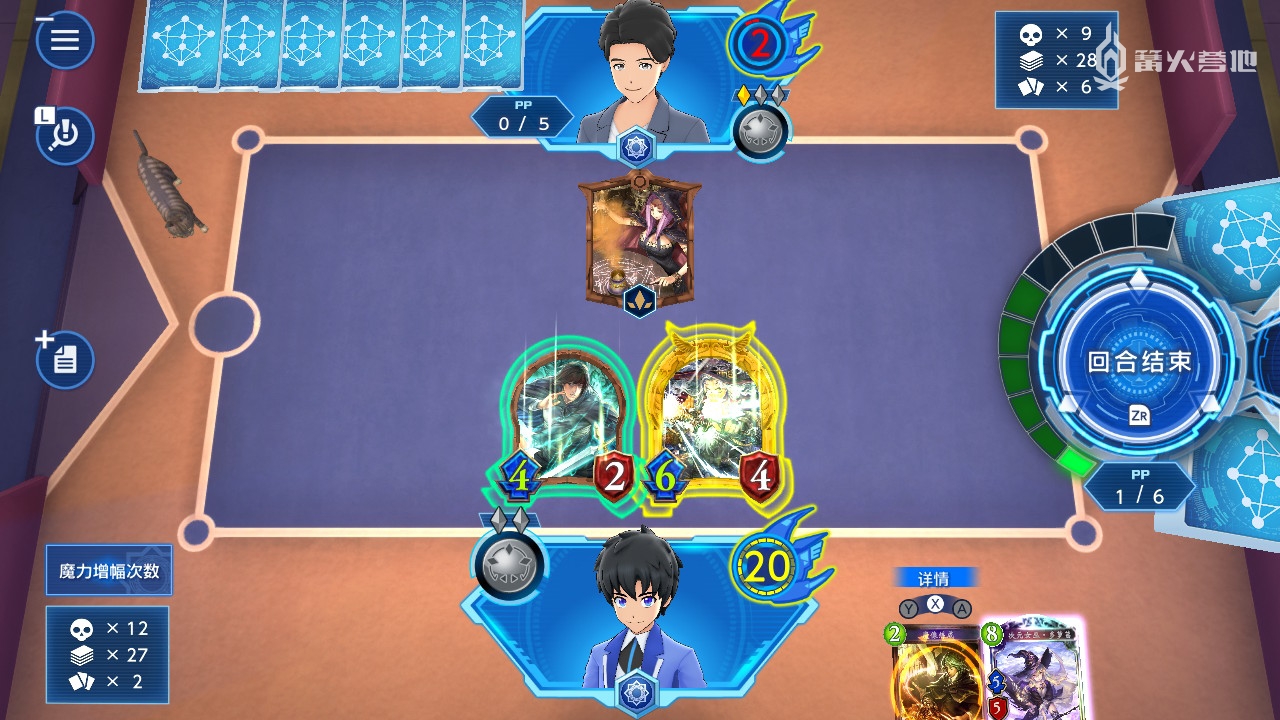Select the 8-cost card in hand

click(1032, 670)
